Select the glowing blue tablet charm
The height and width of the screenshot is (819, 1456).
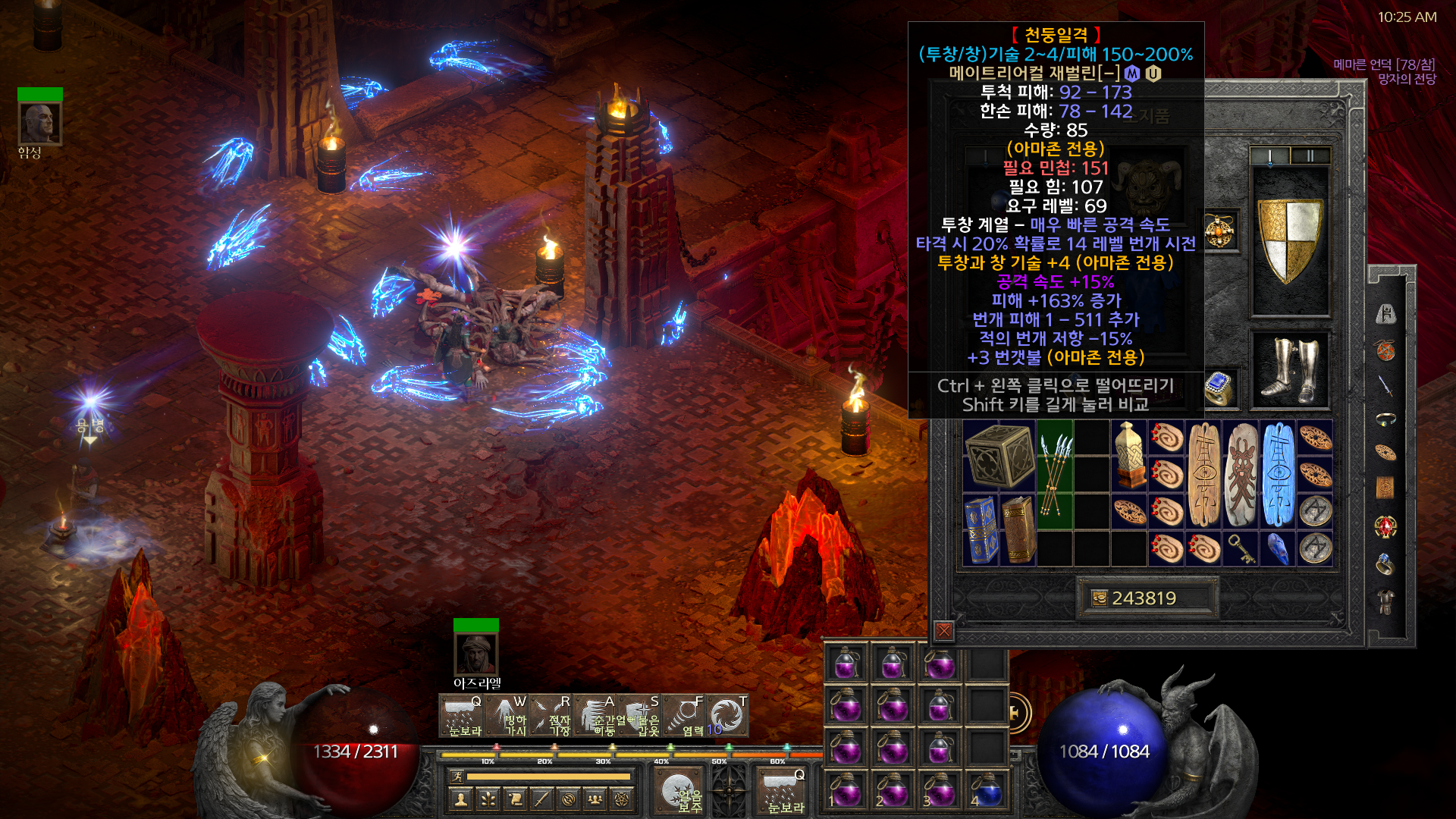tap(1278, 475)
